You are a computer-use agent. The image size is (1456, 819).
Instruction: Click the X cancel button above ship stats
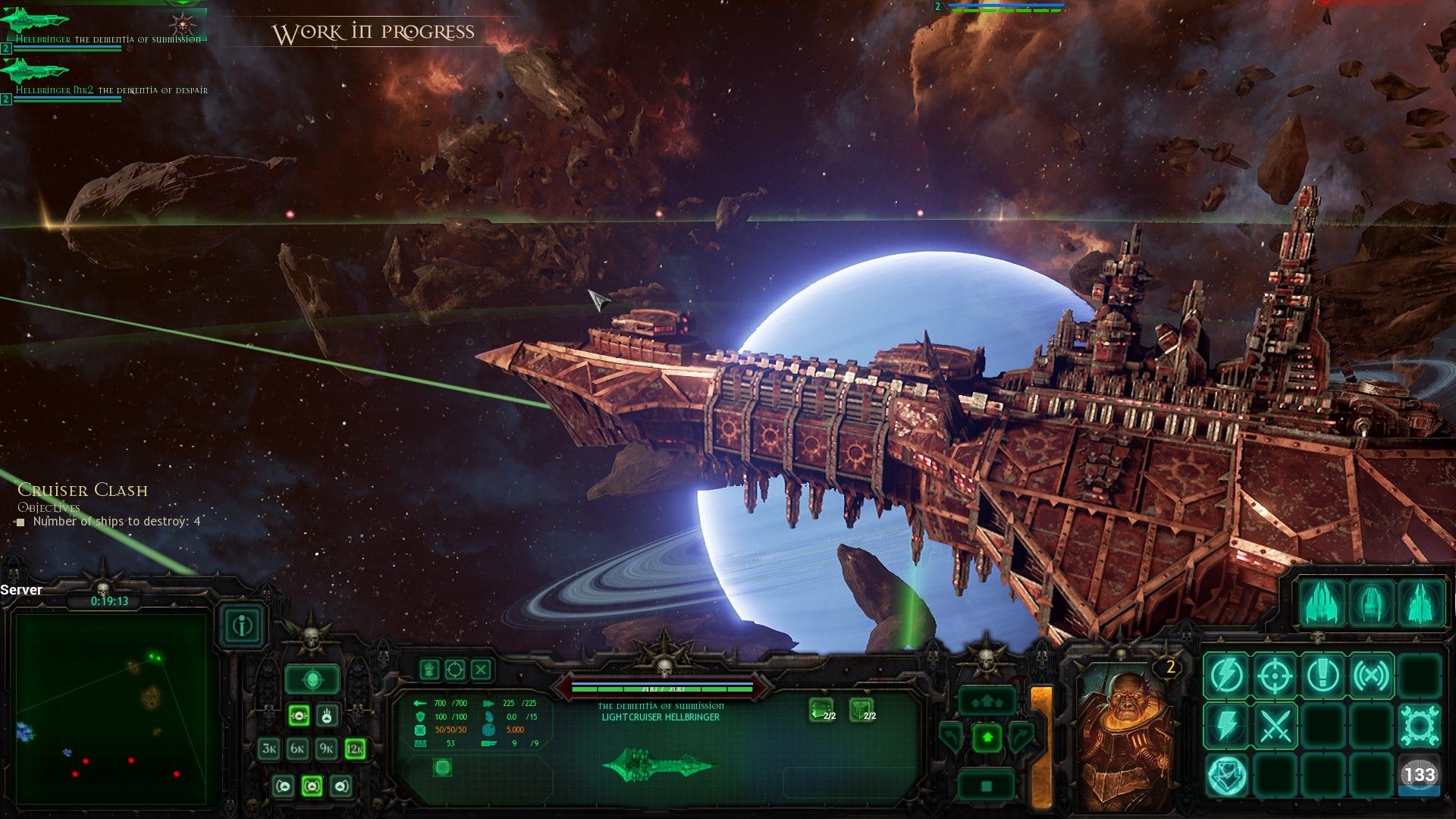coord(482,670)
